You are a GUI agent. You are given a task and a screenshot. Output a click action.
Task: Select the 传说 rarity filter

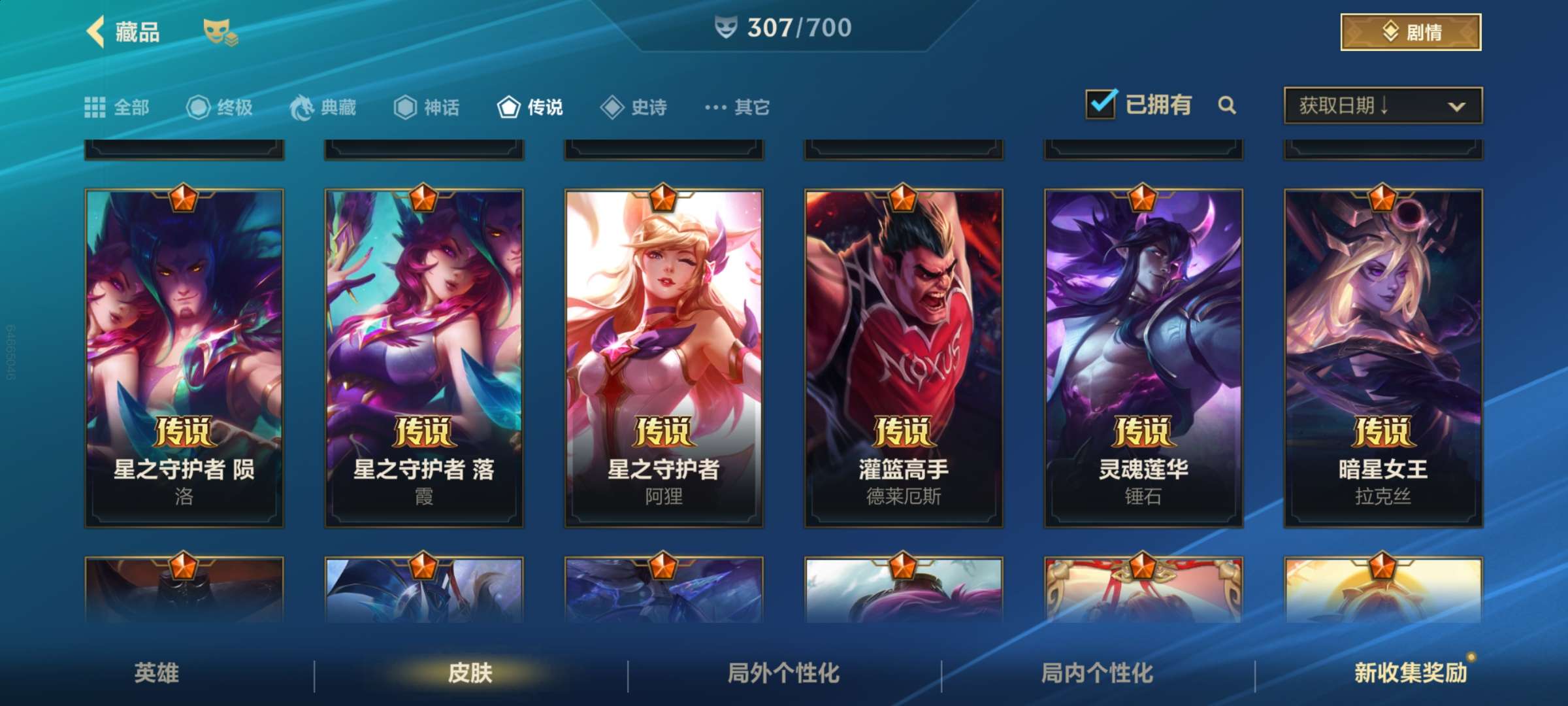[531, 107]
